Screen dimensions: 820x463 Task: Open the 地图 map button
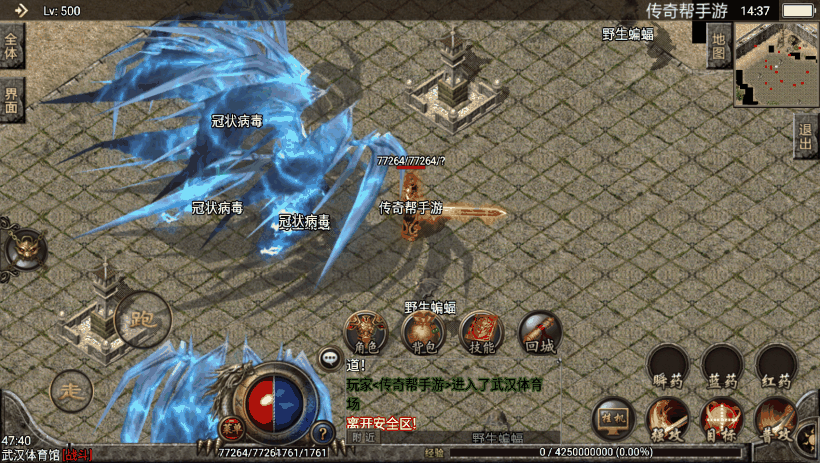point(718,46)
